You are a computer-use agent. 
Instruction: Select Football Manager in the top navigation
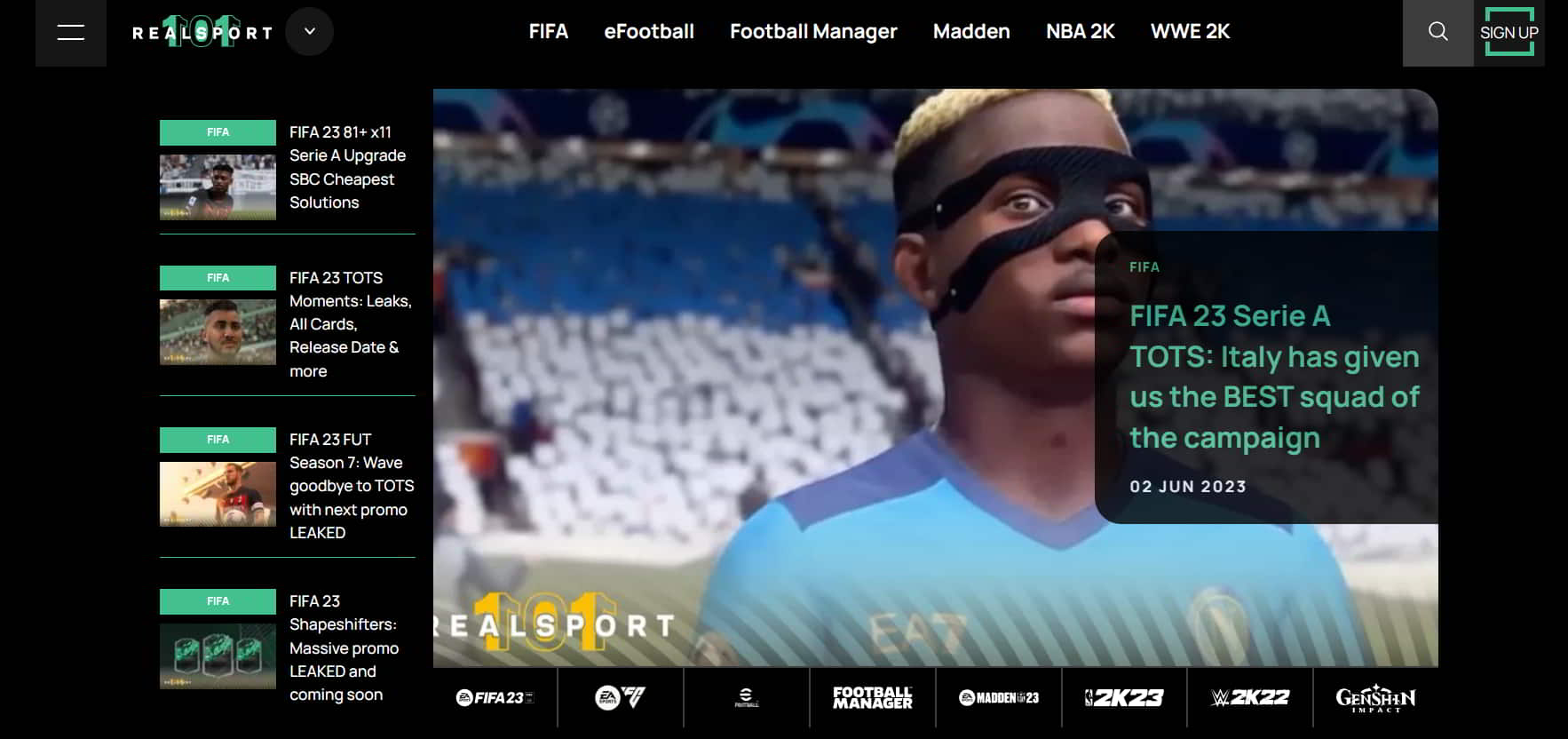point(813,32)
